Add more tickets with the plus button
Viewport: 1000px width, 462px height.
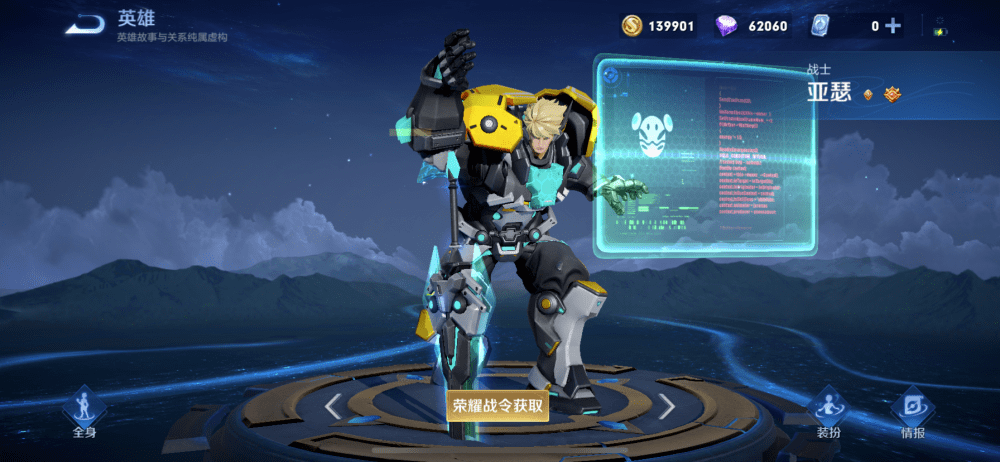(893, 26)
